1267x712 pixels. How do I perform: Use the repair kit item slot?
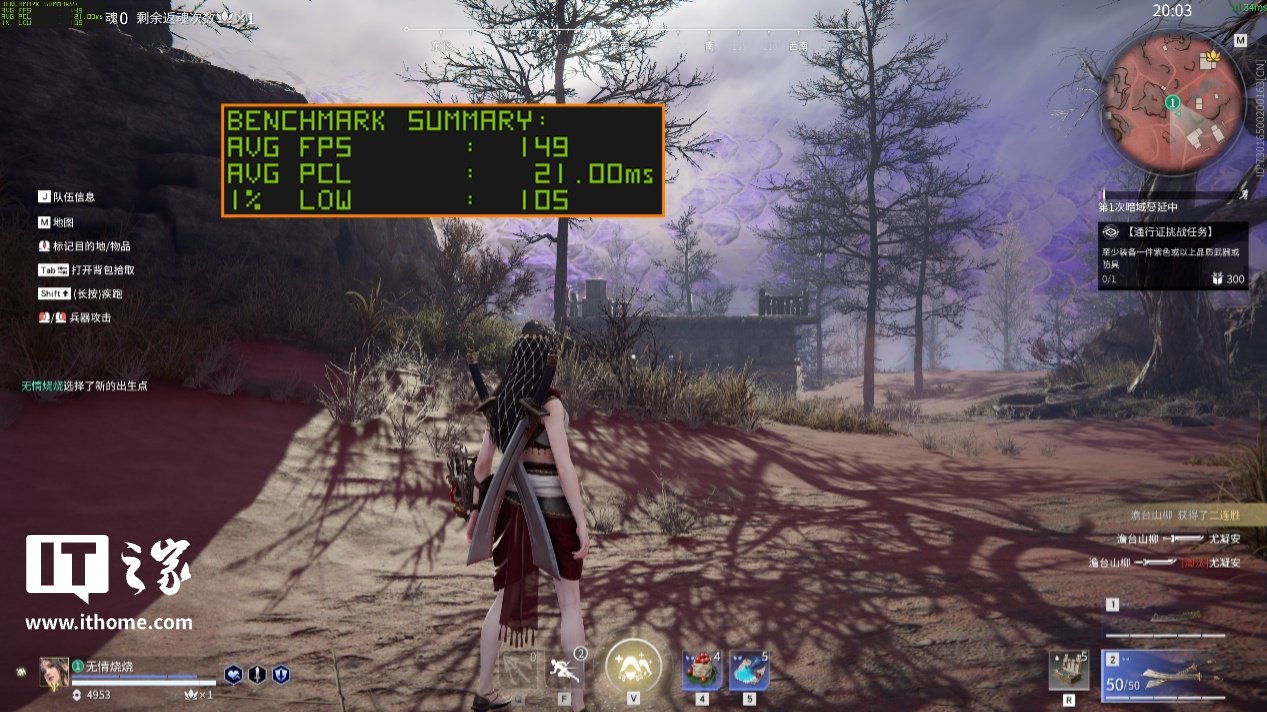coord(1068,670)
